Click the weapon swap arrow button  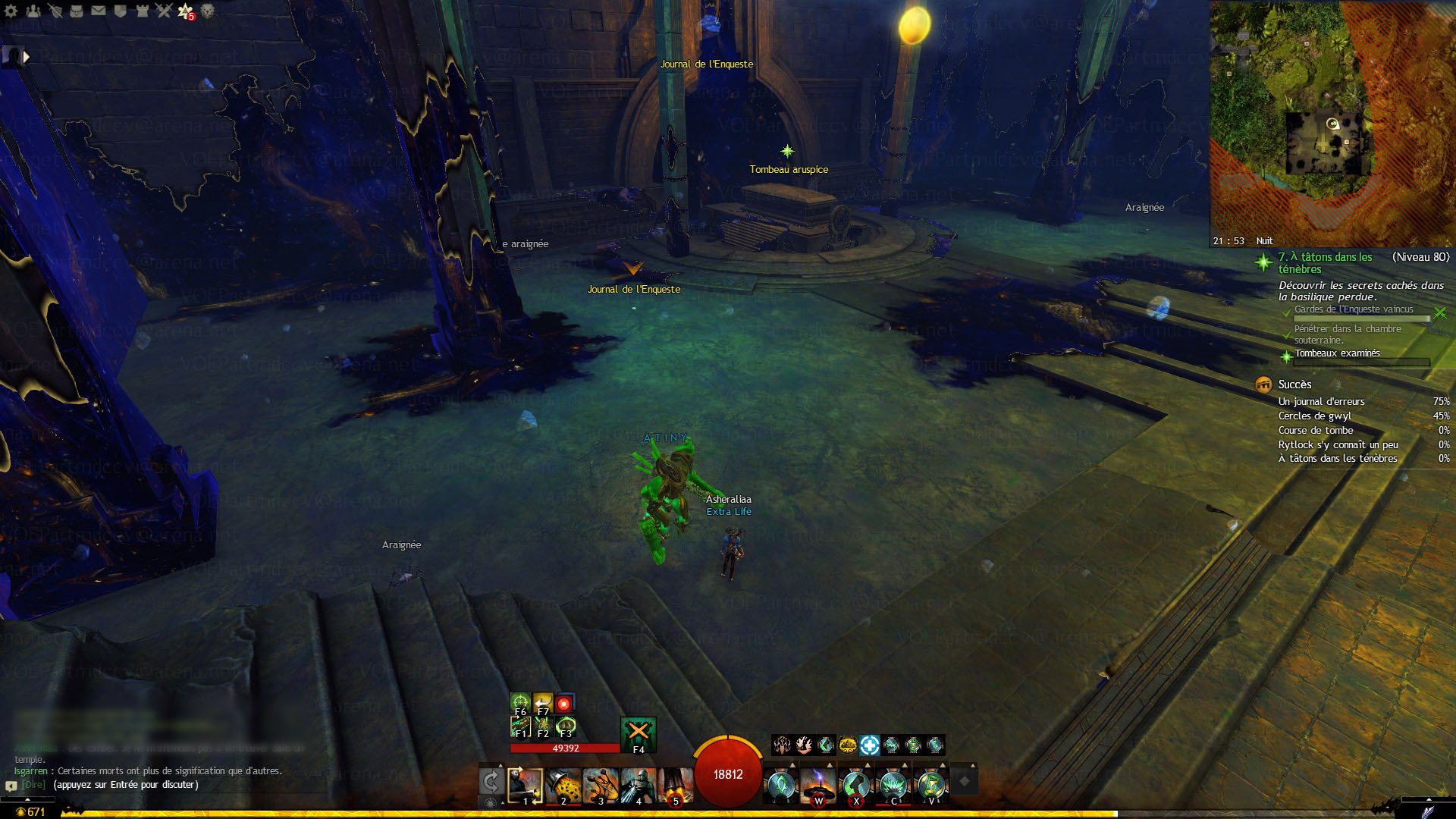[491, 781]
